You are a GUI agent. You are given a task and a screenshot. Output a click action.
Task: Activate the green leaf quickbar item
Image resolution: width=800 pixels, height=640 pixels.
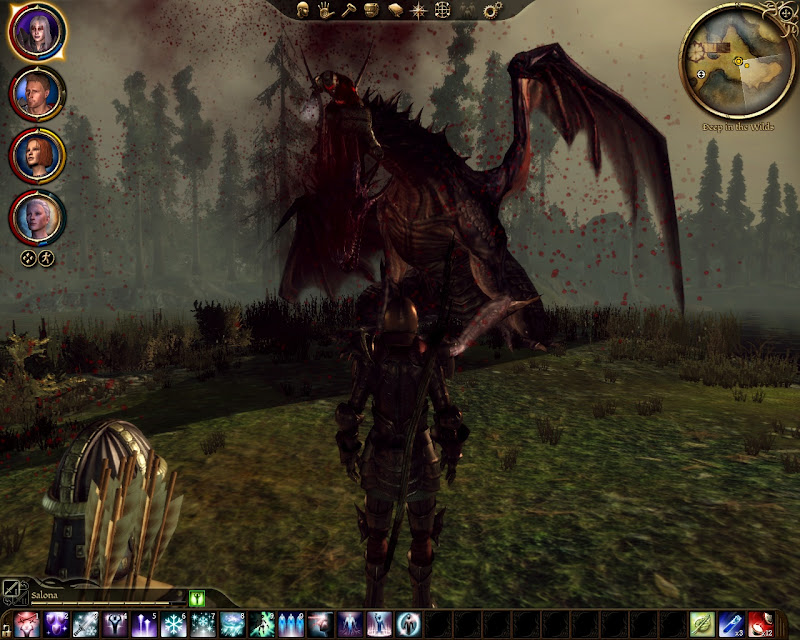(703, 625)
